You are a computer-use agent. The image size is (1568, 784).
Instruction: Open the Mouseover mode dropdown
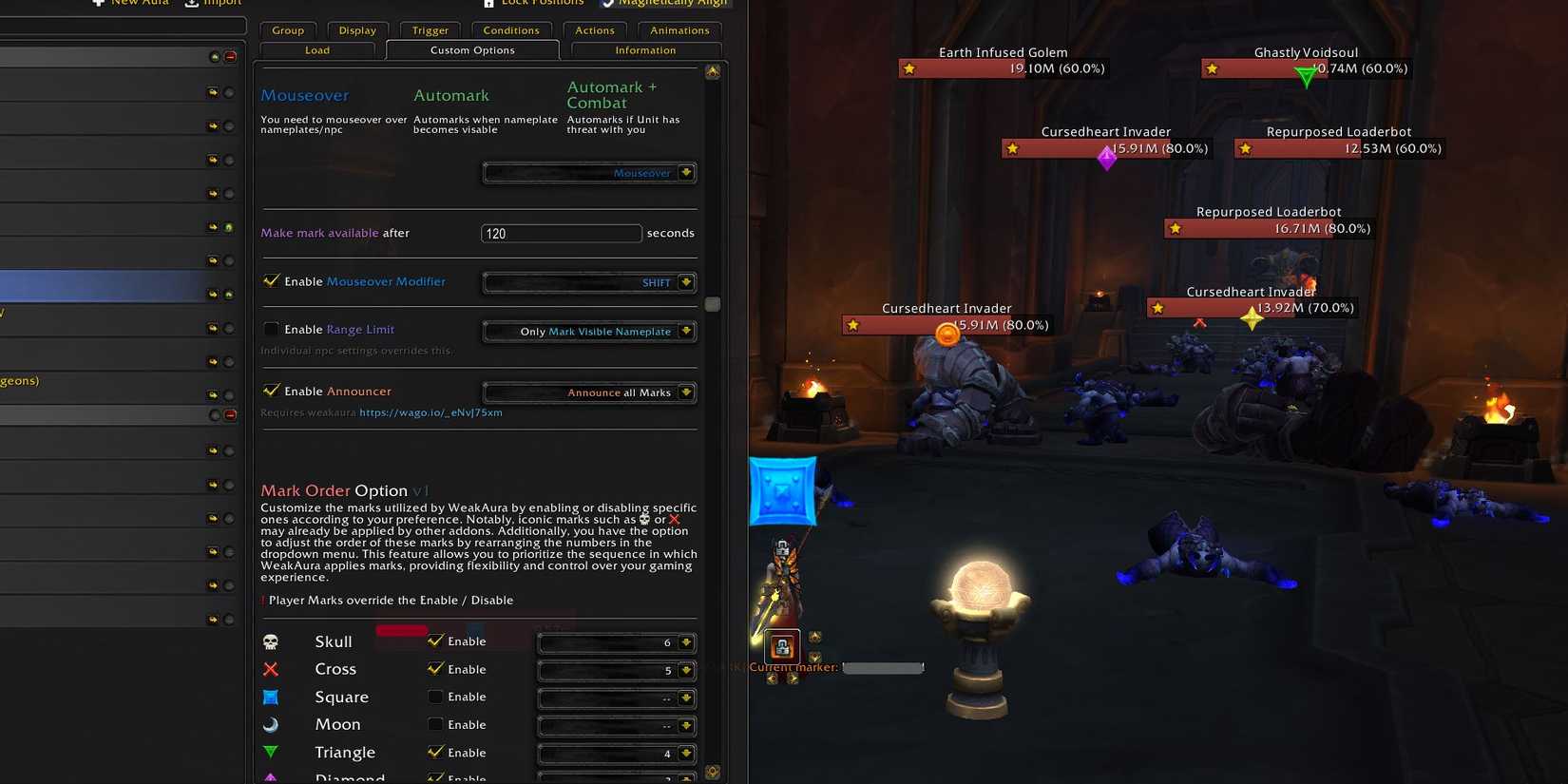[x=589, y=172]
